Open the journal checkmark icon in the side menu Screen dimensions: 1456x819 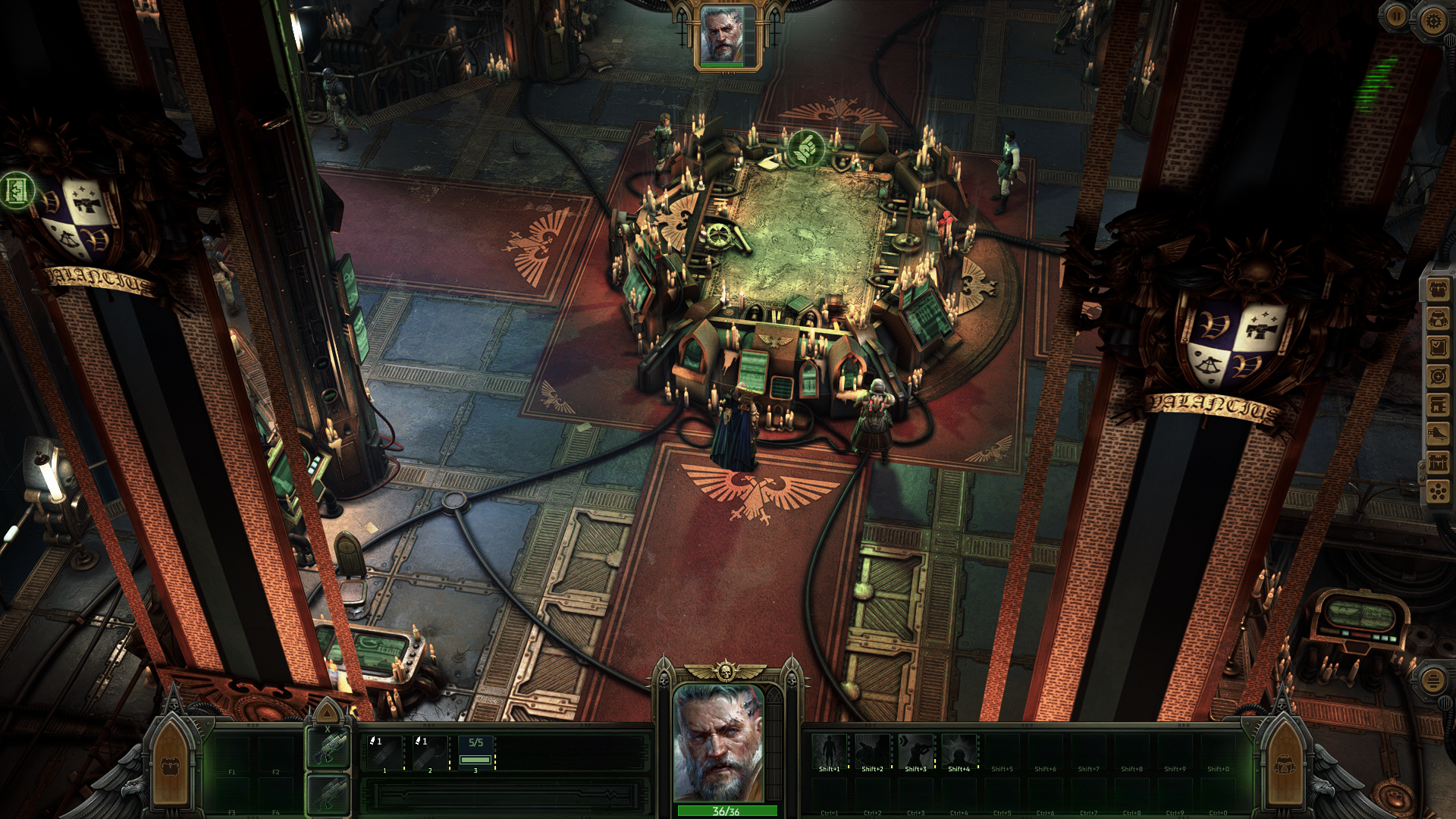1438,347
